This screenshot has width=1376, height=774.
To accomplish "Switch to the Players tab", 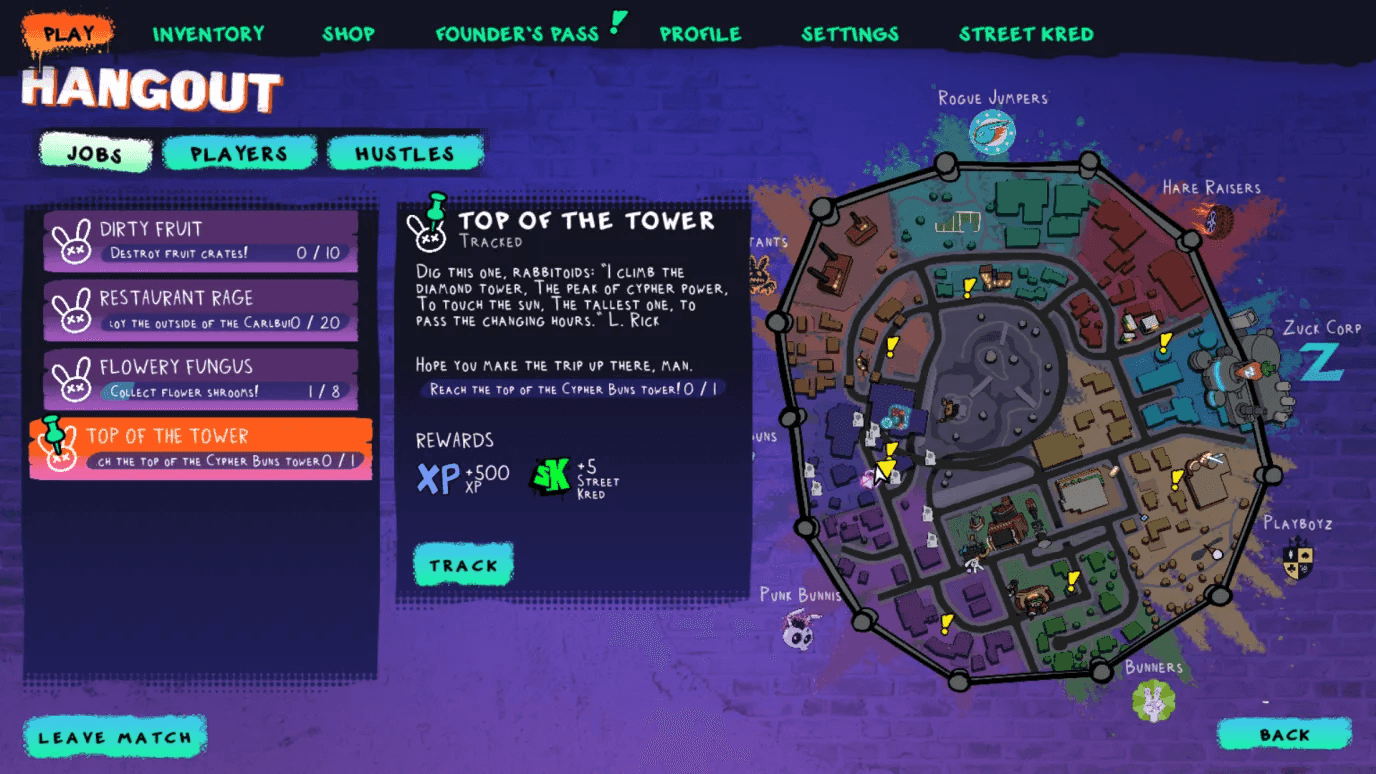I will [x=239, y=154].
